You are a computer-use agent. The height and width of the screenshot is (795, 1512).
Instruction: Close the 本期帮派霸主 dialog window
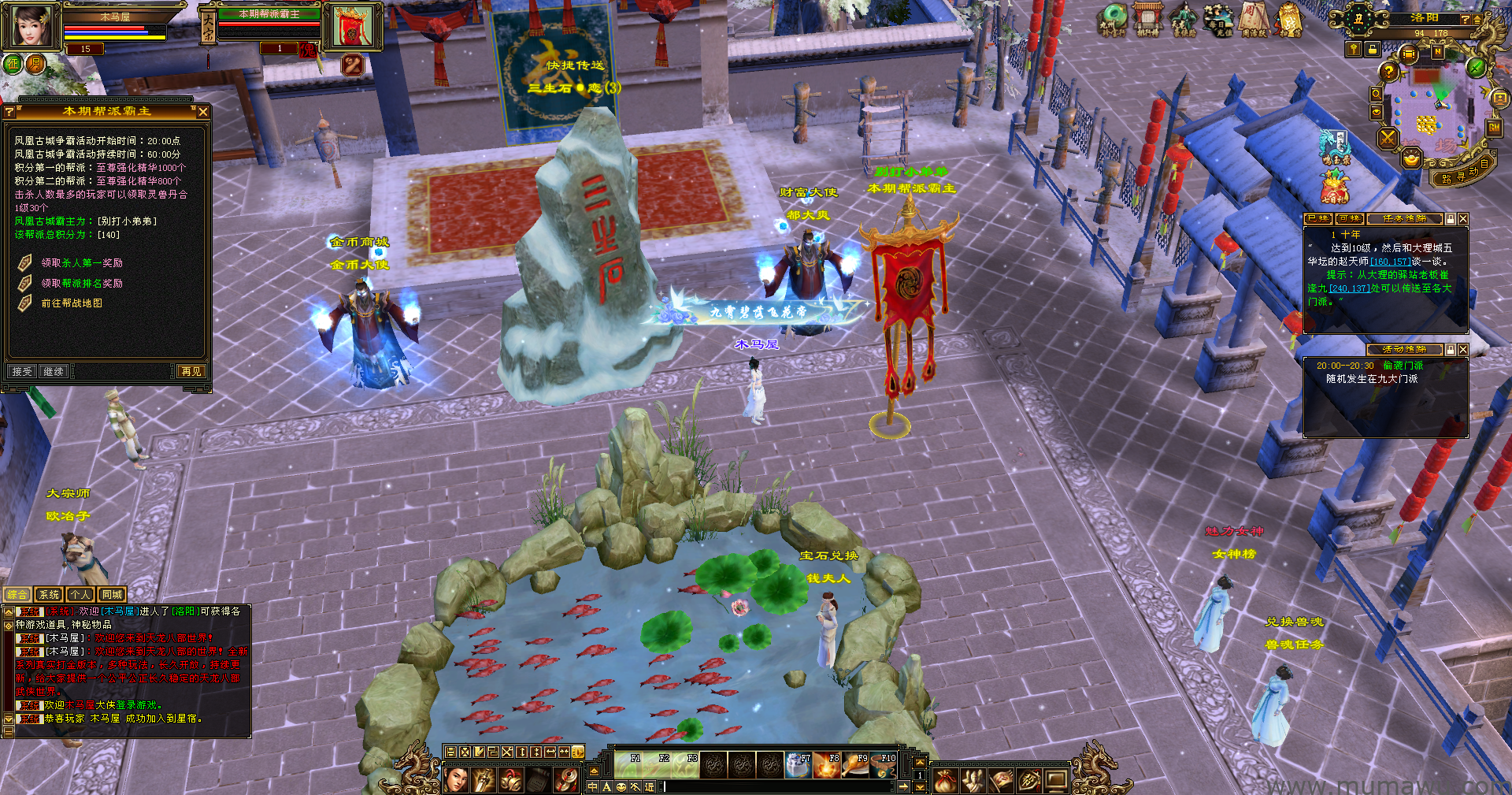tap(203, 113)
